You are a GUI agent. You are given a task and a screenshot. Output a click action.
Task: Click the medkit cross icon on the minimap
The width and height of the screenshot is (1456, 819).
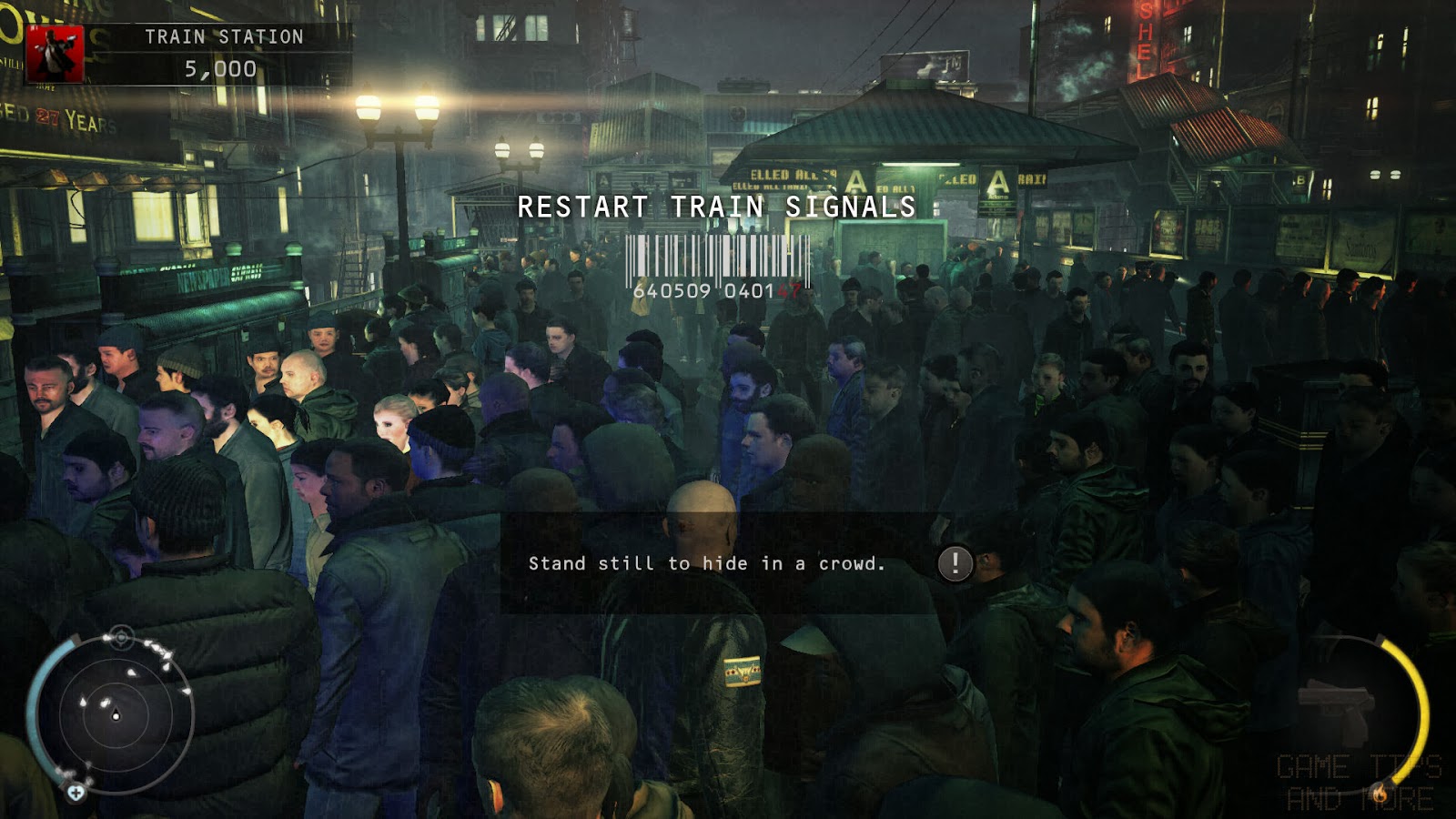pyautogui.click(x=76, y=794)
